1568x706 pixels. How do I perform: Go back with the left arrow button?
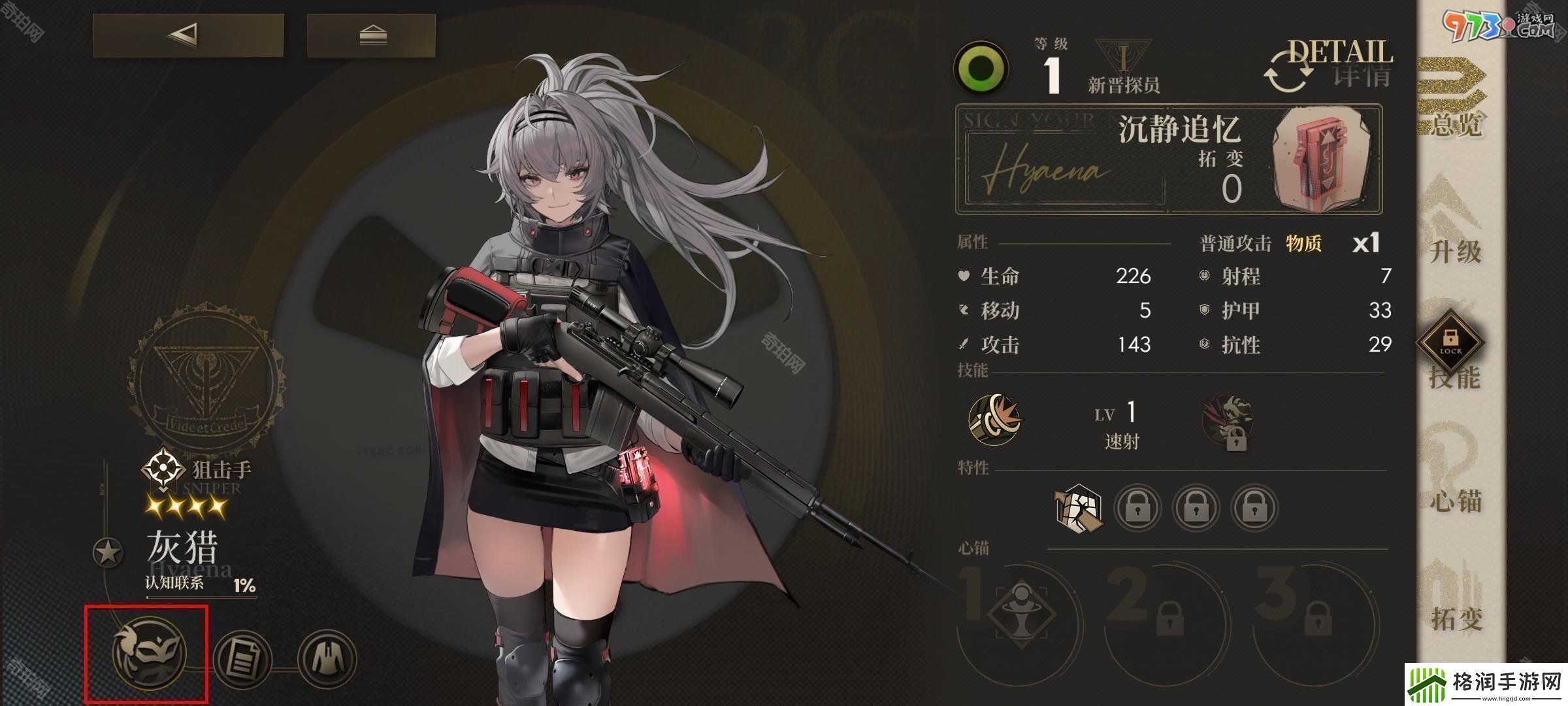coord(188,35)
